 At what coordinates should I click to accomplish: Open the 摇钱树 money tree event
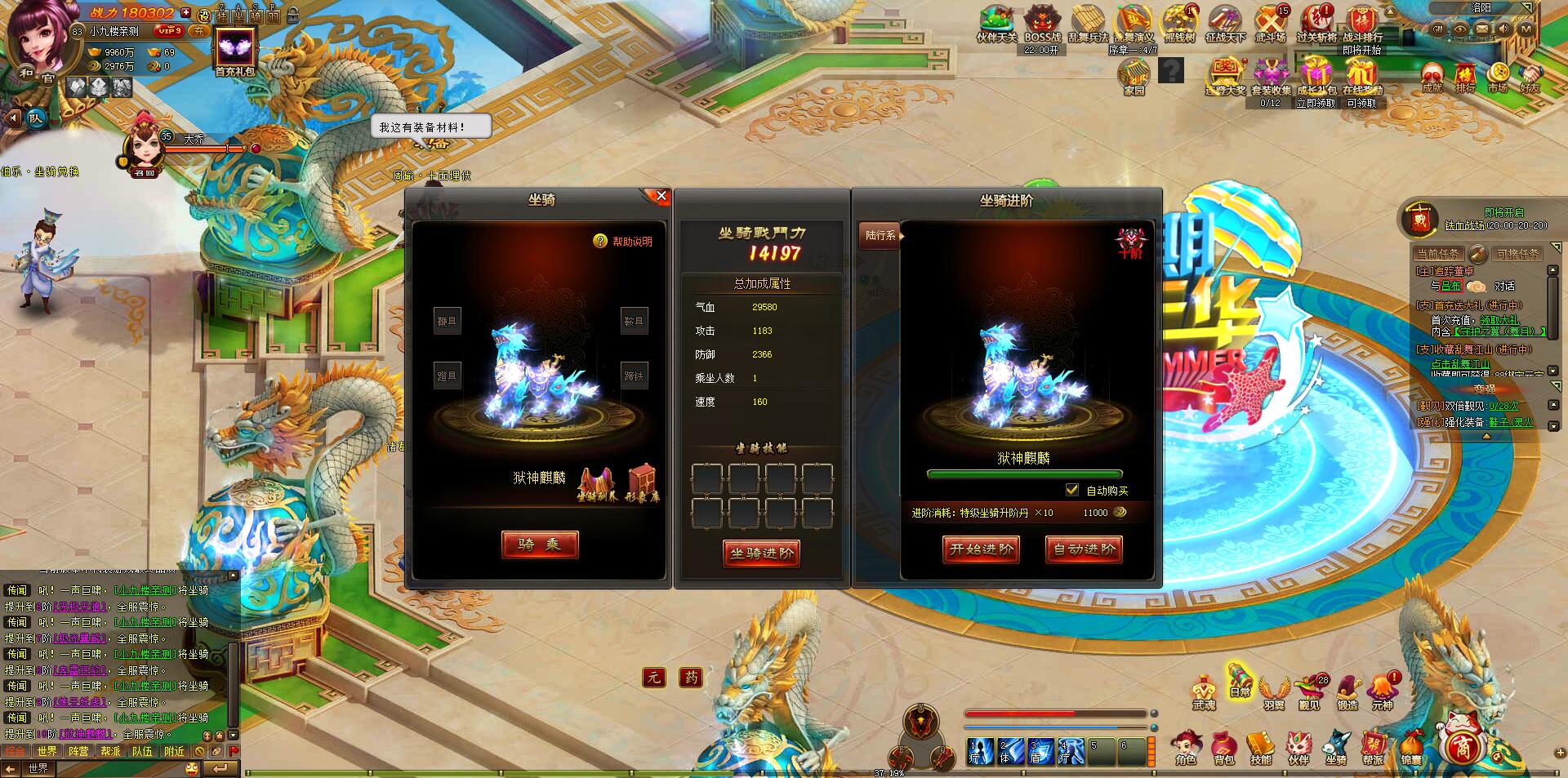pyautogui.click(x=1178, y=24)
